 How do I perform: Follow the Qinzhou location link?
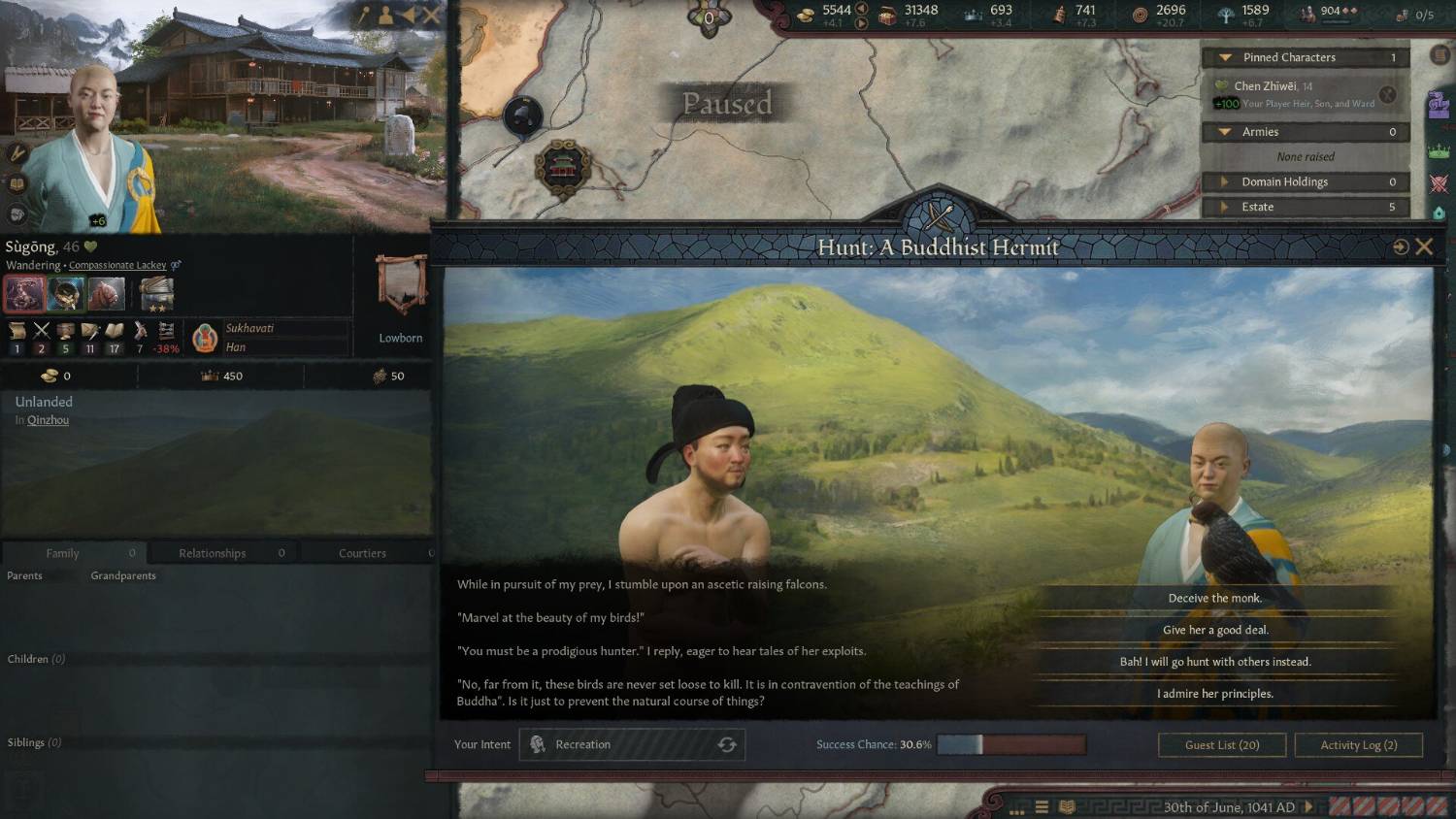tap(48, 420)
